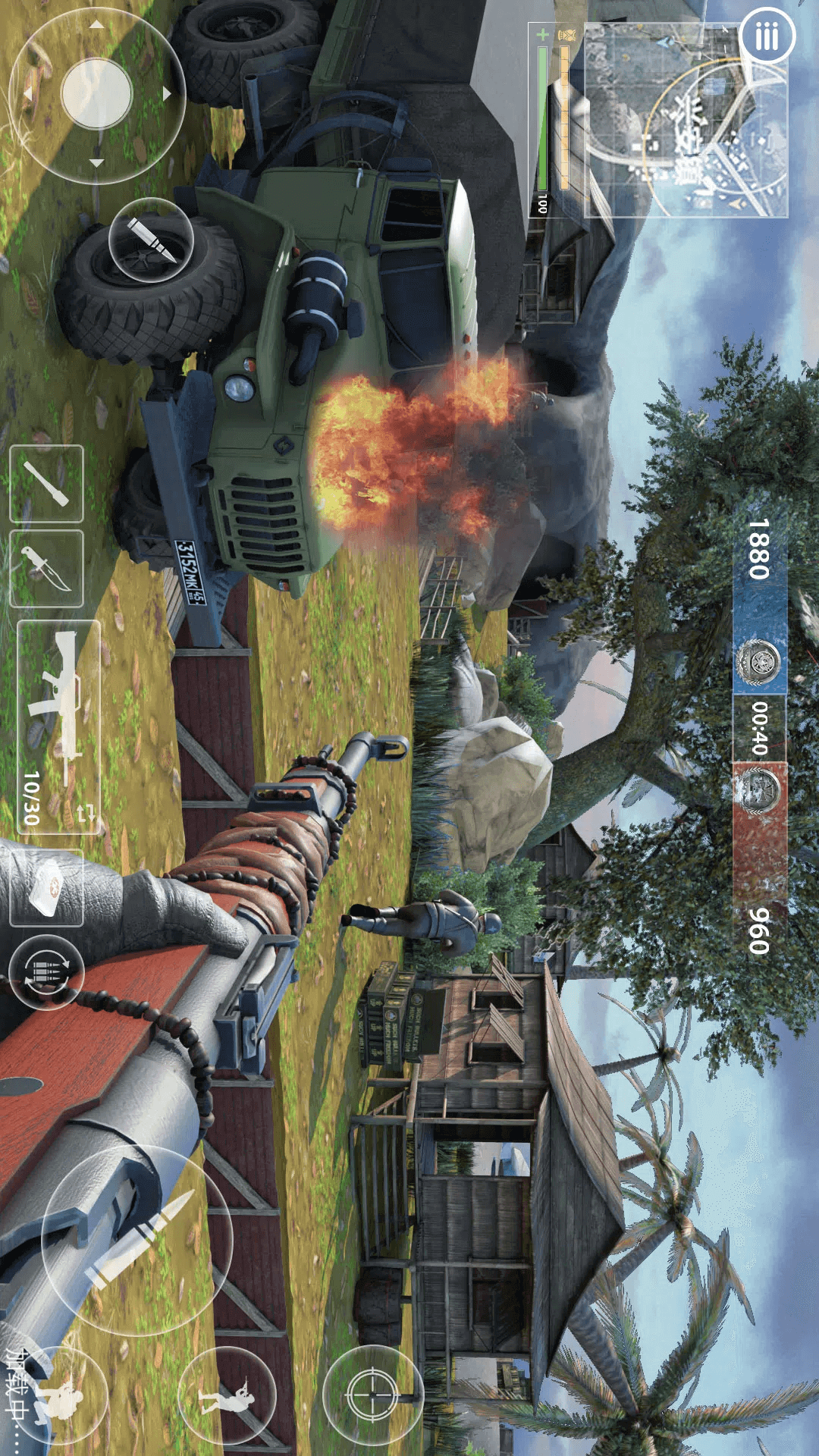Use the medkit item

46,887
